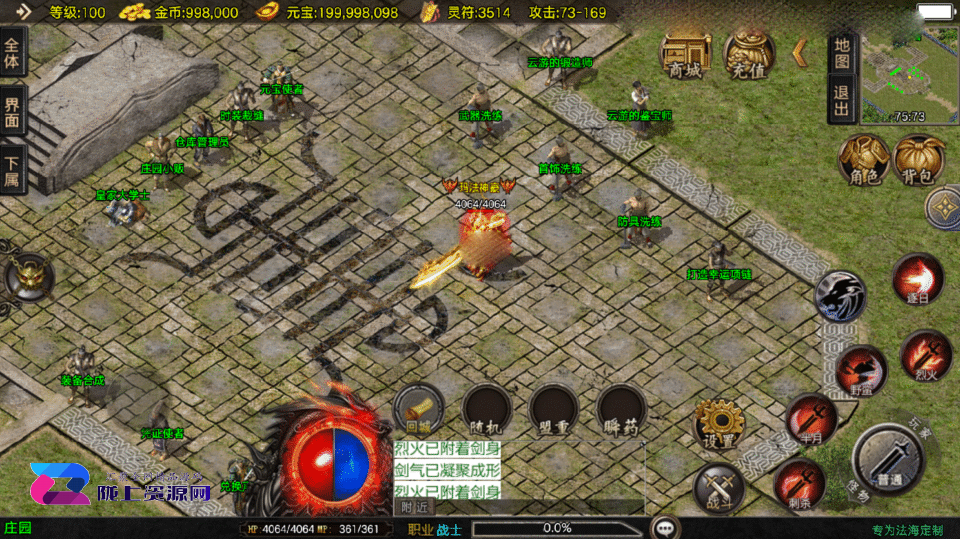Use the 普通 basic attack button
Image resolution: width=960 pixels, height=539 pixels.
click(x=886, y=459)
